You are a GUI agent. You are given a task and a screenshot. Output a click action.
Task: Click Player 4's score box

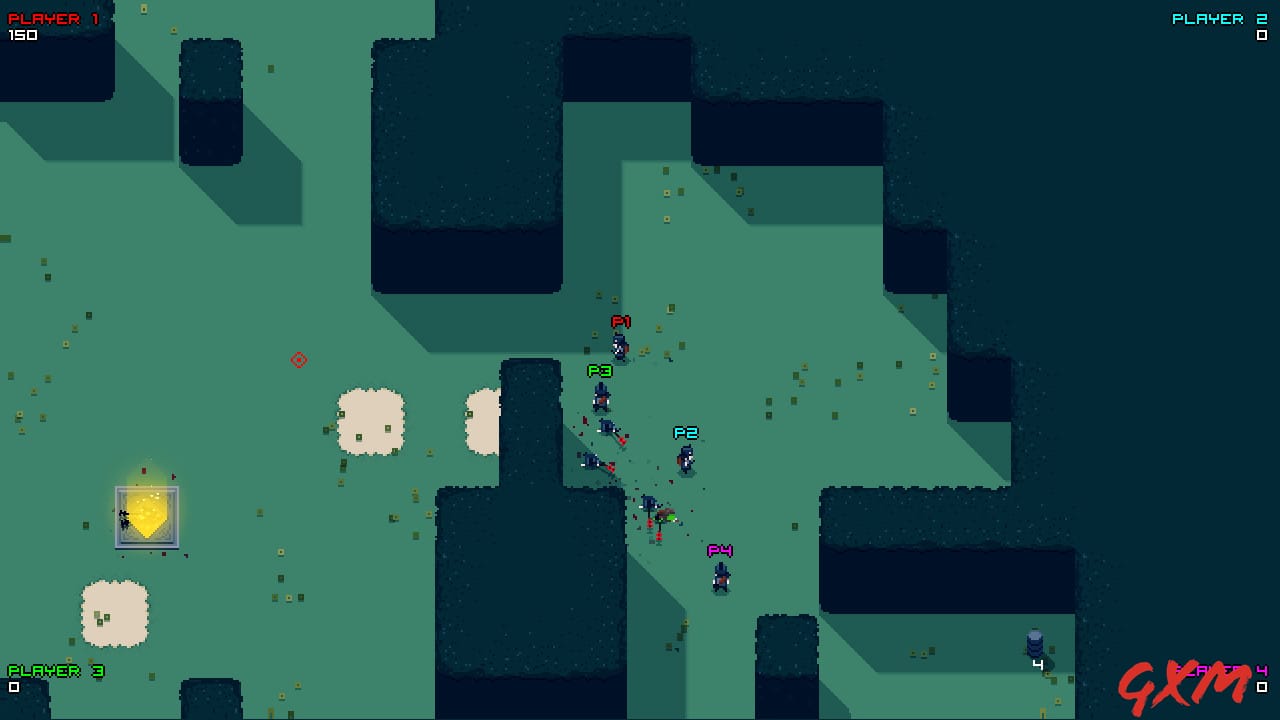click(x=1260, y=687)
